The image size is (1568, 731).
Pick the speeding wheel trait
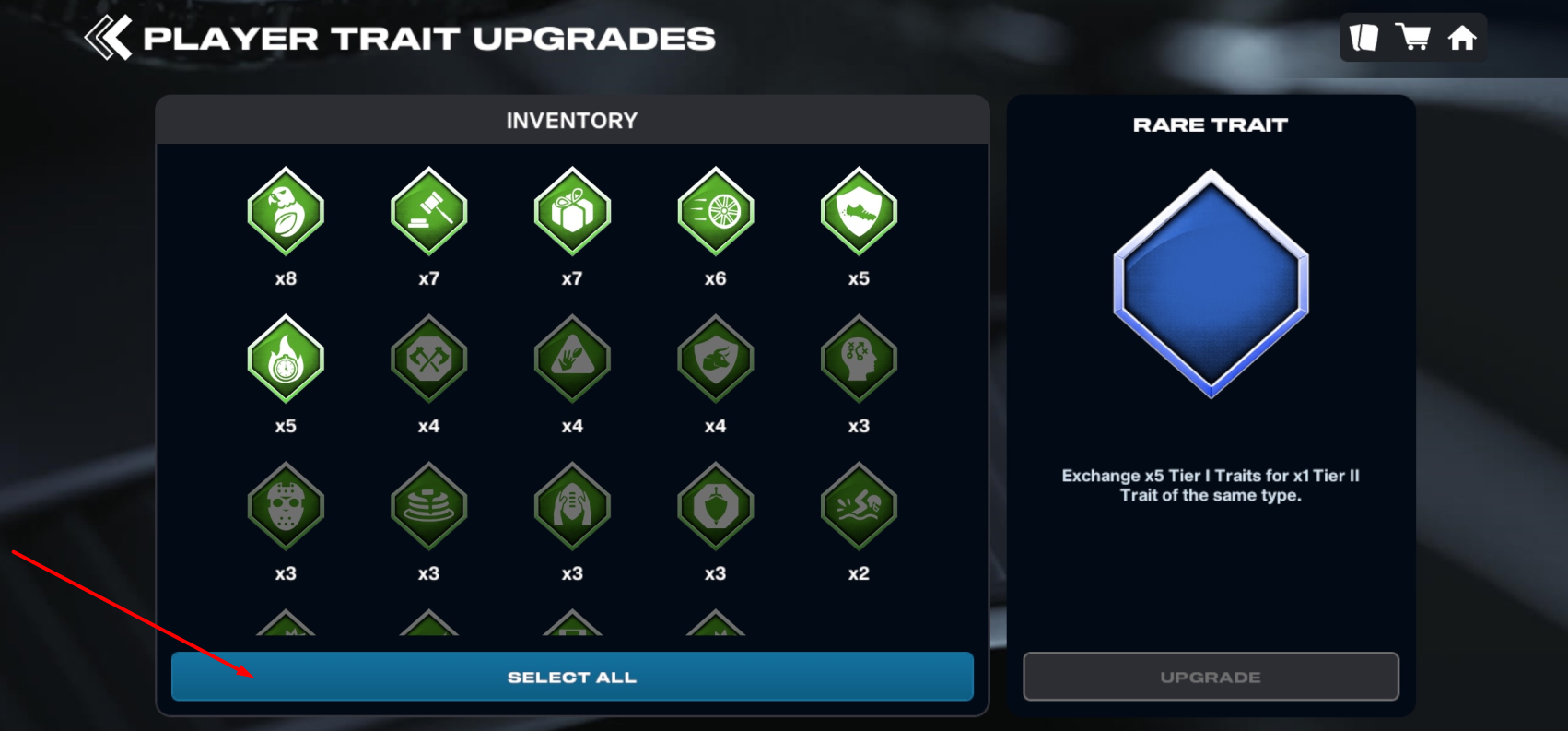(716, 211)
